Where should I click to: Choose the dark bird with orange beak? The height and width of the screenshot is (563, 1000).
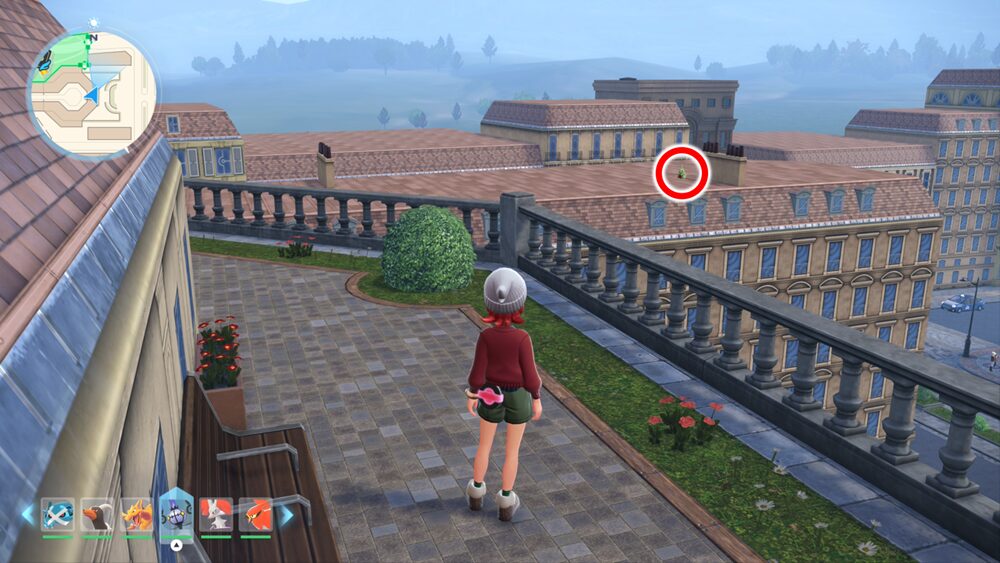tap(97, 514)
